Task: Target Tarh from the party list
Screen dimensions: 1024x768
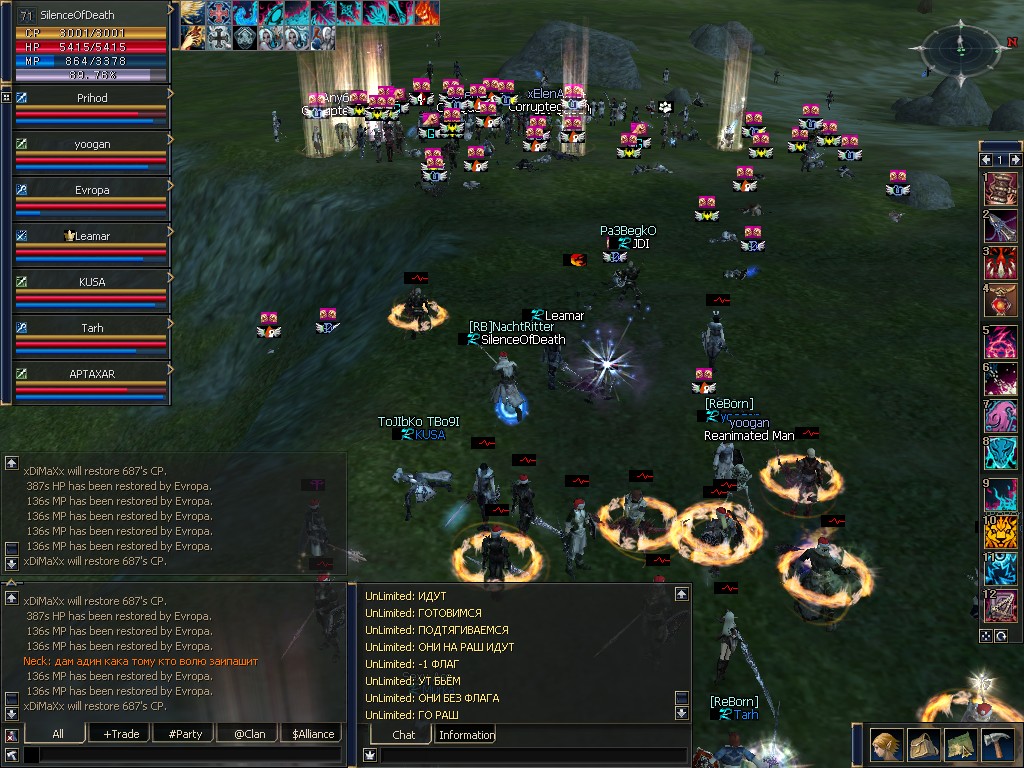Action: (x=92, y=337)
